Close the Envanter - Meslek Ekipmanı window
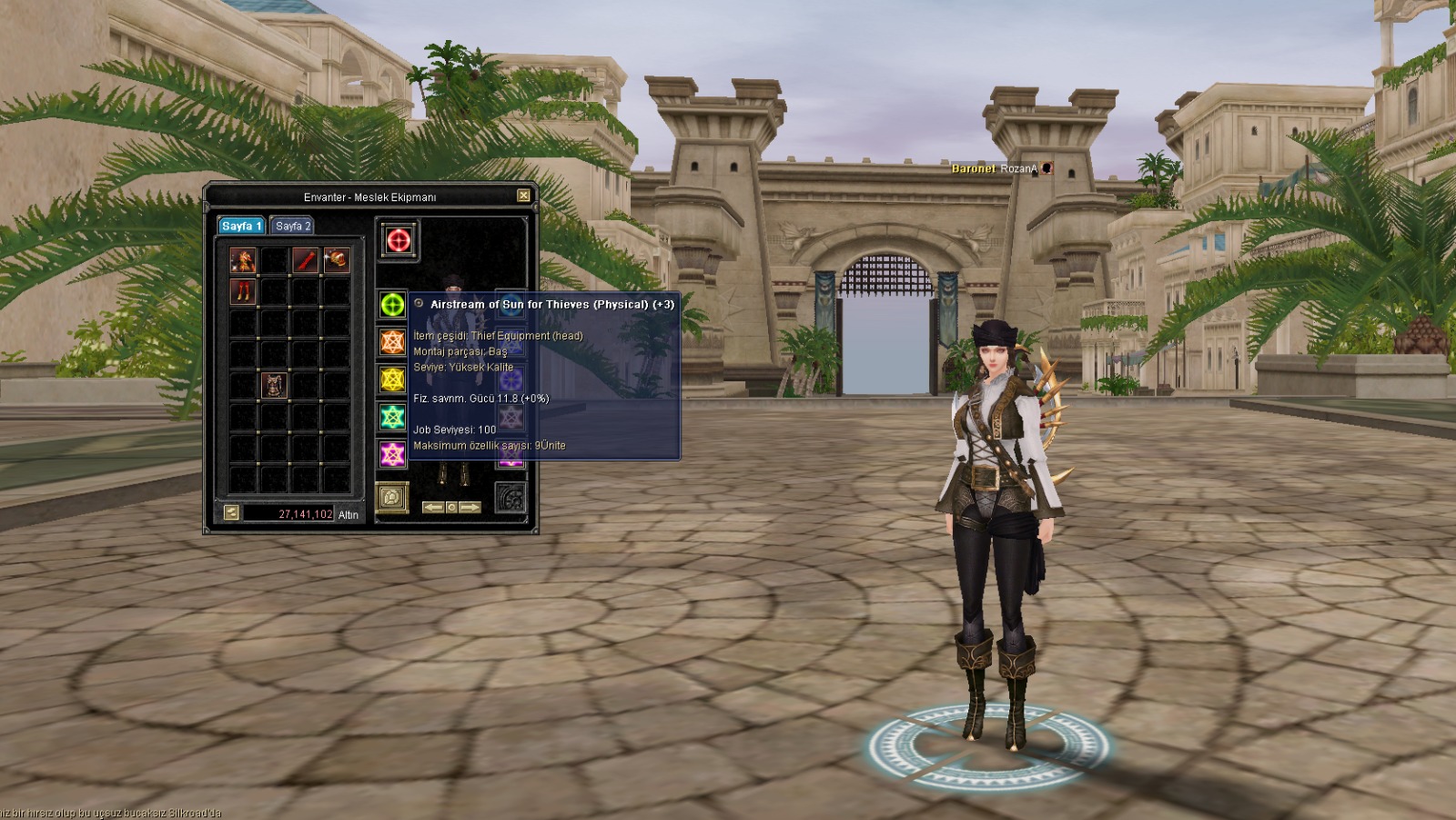The image size is (1456, 820). (x=523, y=196)
